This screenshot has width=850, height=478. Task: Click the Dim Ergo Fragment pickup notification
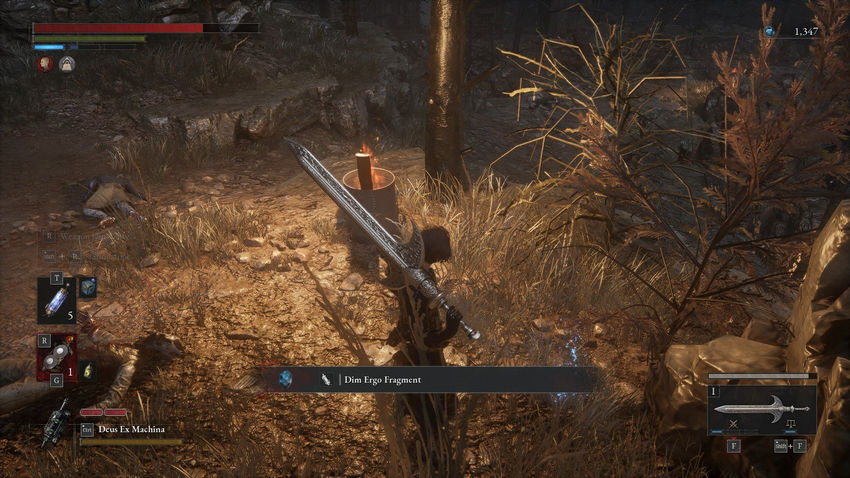click(426, 379)
